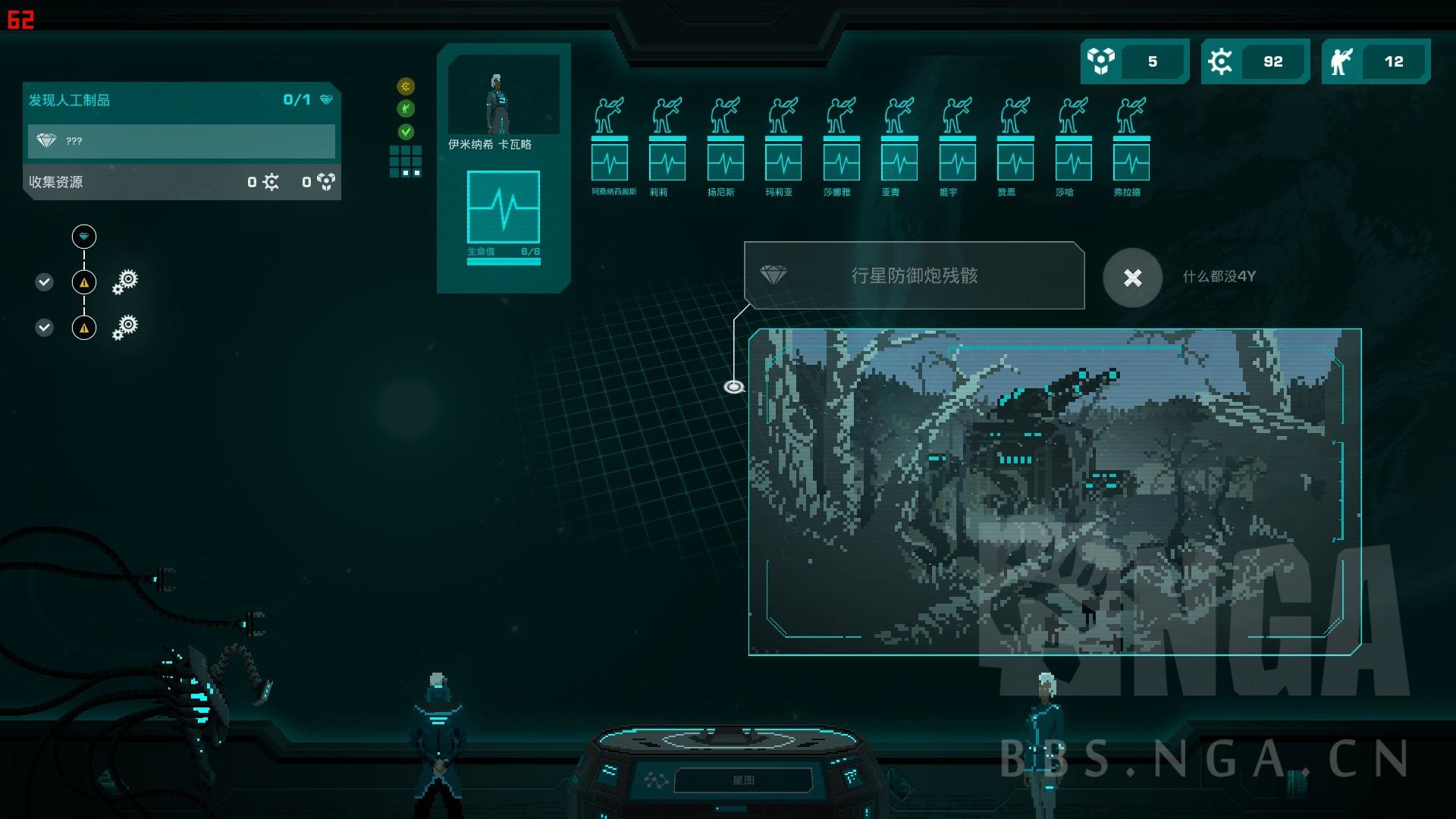Click the green checkmark status icon
1456x819 pixels.
pos(406,132)
